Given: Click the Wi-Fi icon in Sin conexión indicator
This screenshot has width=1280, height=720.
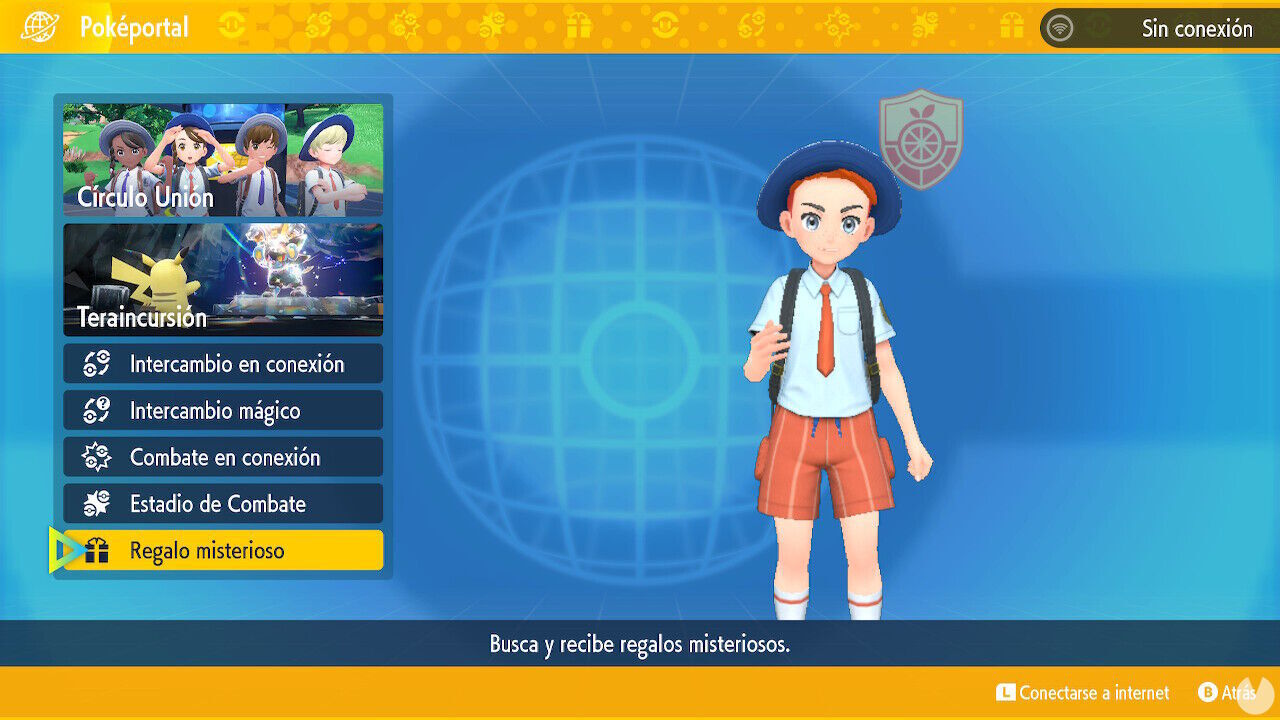Looking at the screenshot, I should coord(1059,27).
